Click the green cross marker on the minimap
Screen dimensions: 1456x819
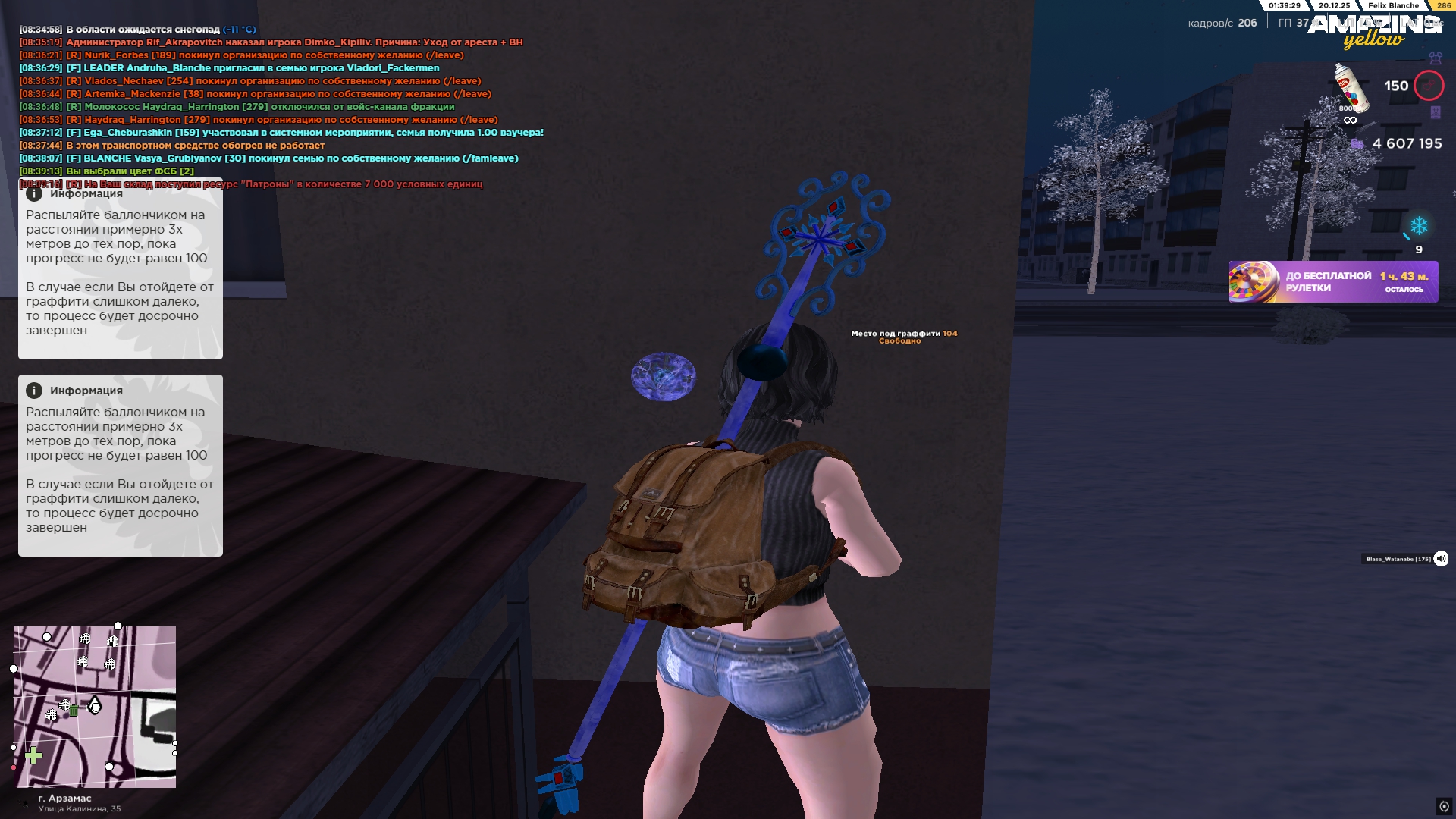pyautogui.click(x=33, y=755)
